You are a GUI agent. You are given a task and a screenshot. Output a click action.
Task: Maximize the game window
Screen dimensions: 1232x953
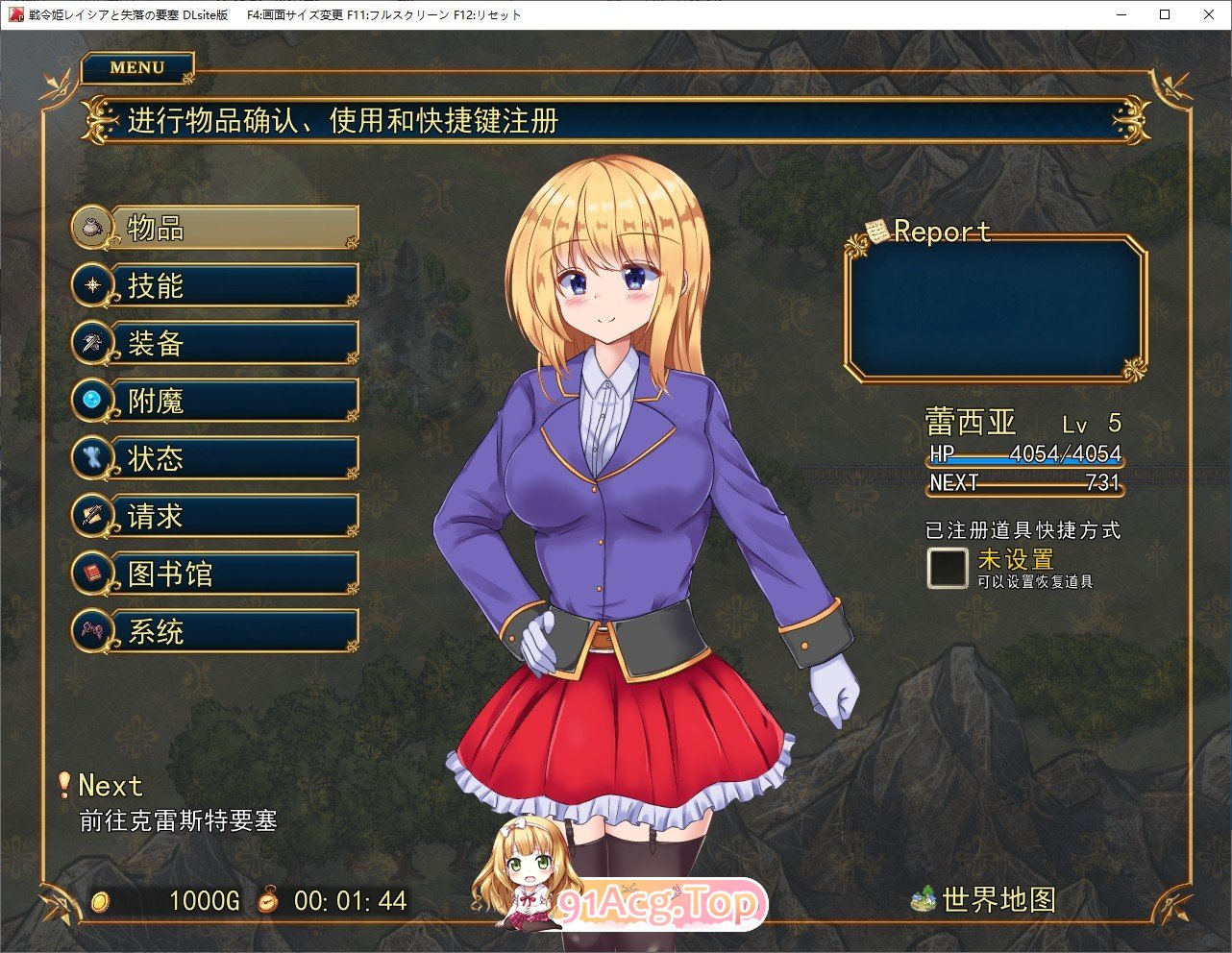click(1165, 14)
